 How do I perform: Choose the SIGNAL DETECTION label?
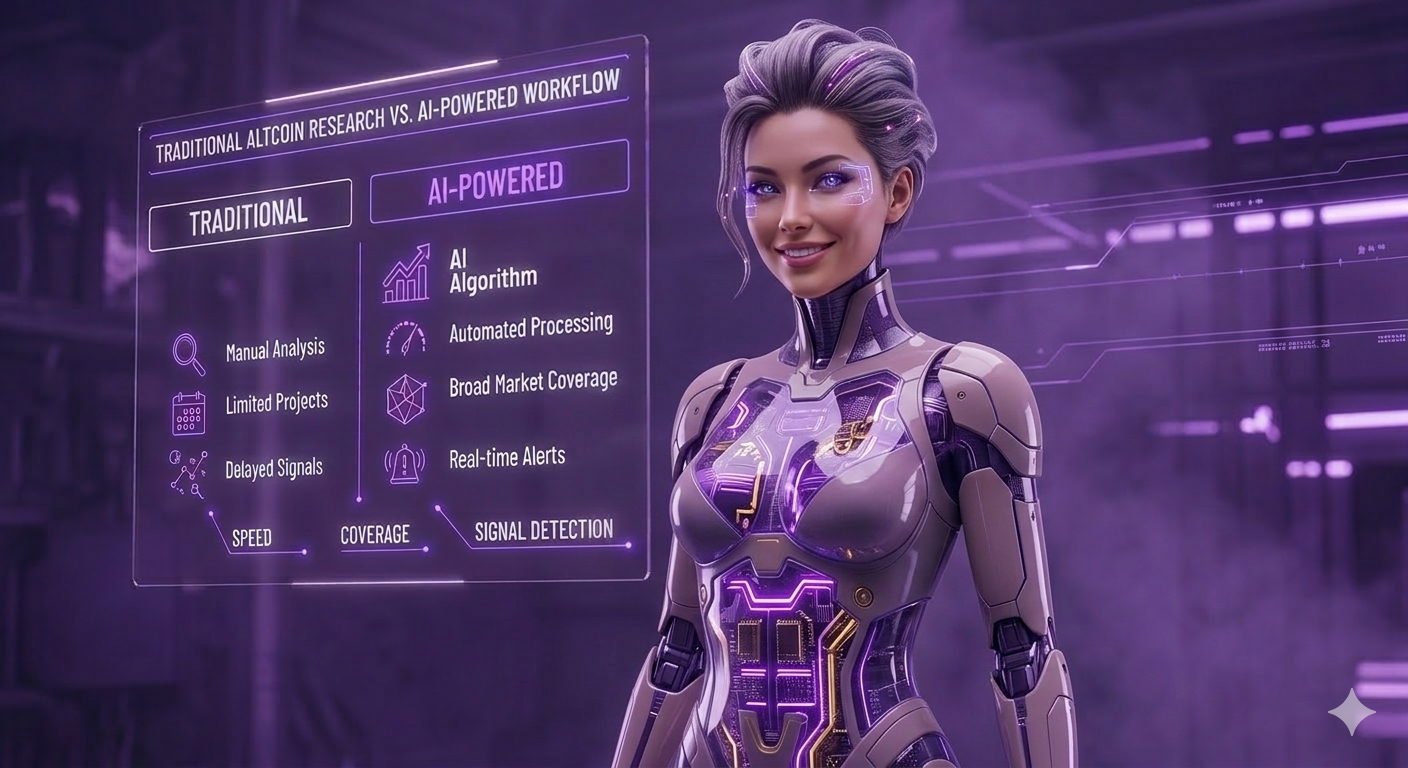(x=543, y=530)
